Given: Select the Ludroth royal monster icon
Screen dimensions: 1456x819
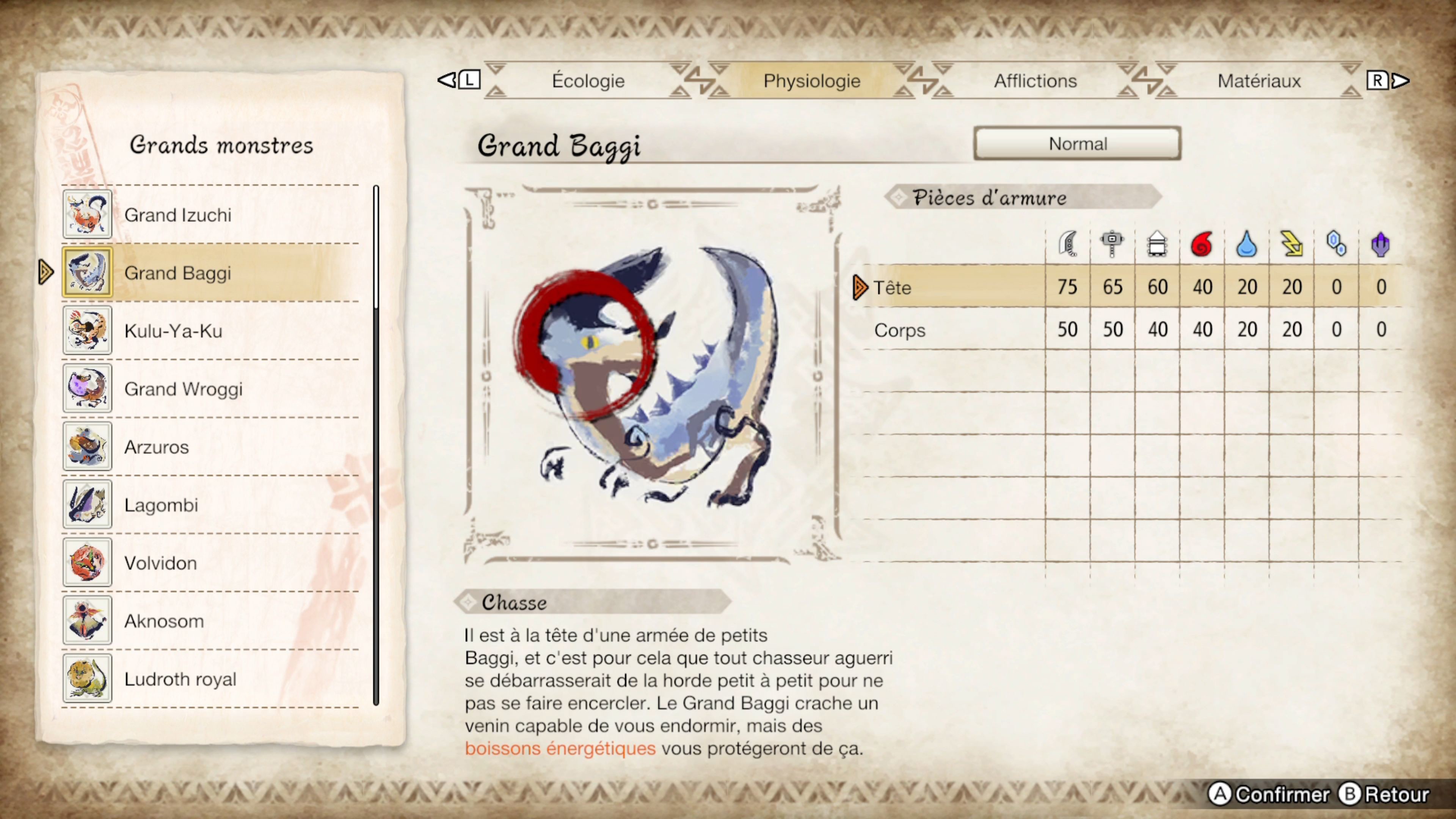Looking at the screenshot, I should point(87,679).
